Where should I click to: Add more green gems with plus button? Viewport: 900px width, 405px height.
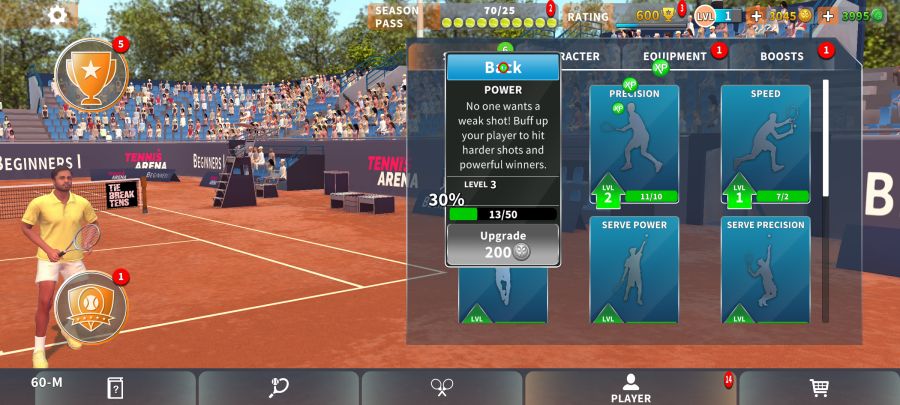tap(827, 16)
